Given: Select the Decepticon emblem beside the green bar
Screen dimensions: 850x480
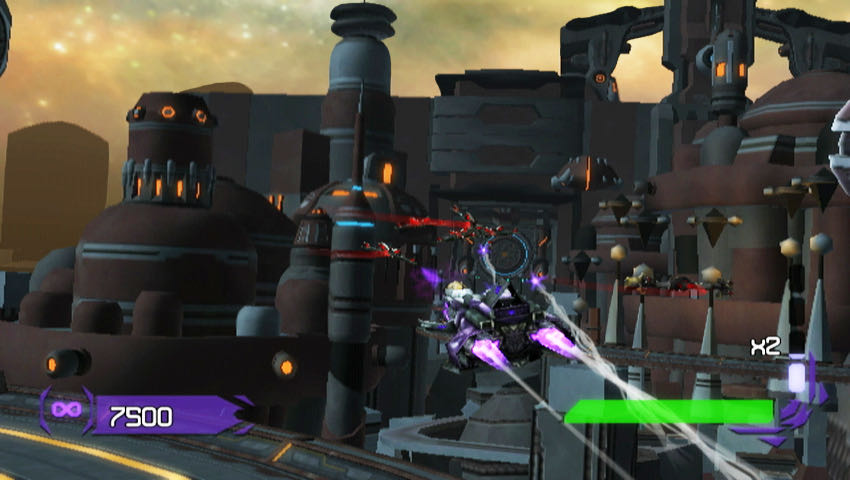Looking at the screenshot, I should 797,413.
